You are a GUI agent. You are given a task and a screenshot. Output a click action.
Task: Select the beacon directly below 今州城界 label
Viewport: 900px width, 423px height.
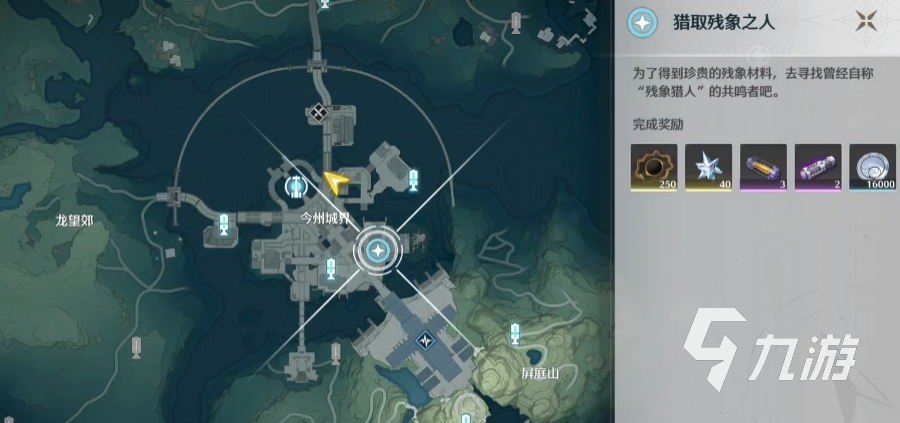point(331,267)
